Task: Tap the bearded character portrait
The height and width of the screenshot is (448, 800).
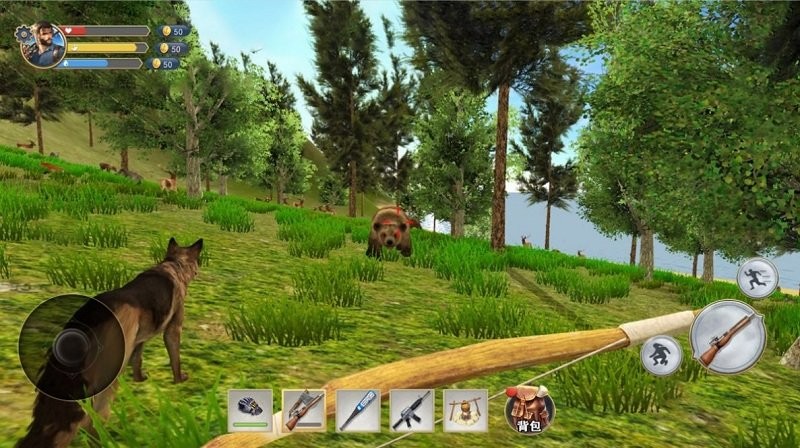Action: [45, 45]
